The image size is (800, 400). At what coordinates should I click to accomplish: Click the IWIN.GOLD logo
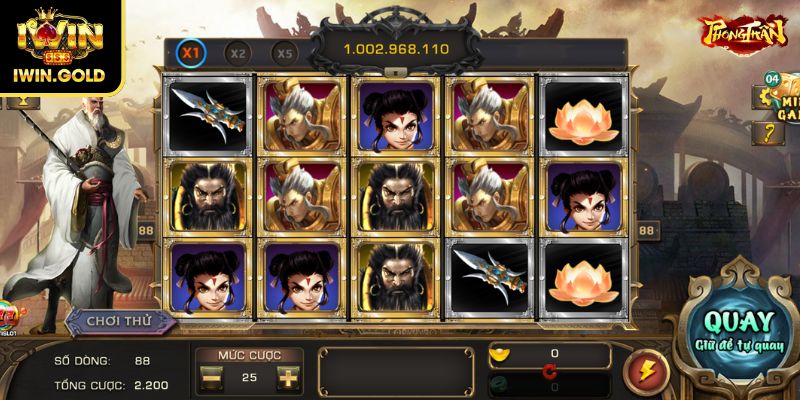61,47
